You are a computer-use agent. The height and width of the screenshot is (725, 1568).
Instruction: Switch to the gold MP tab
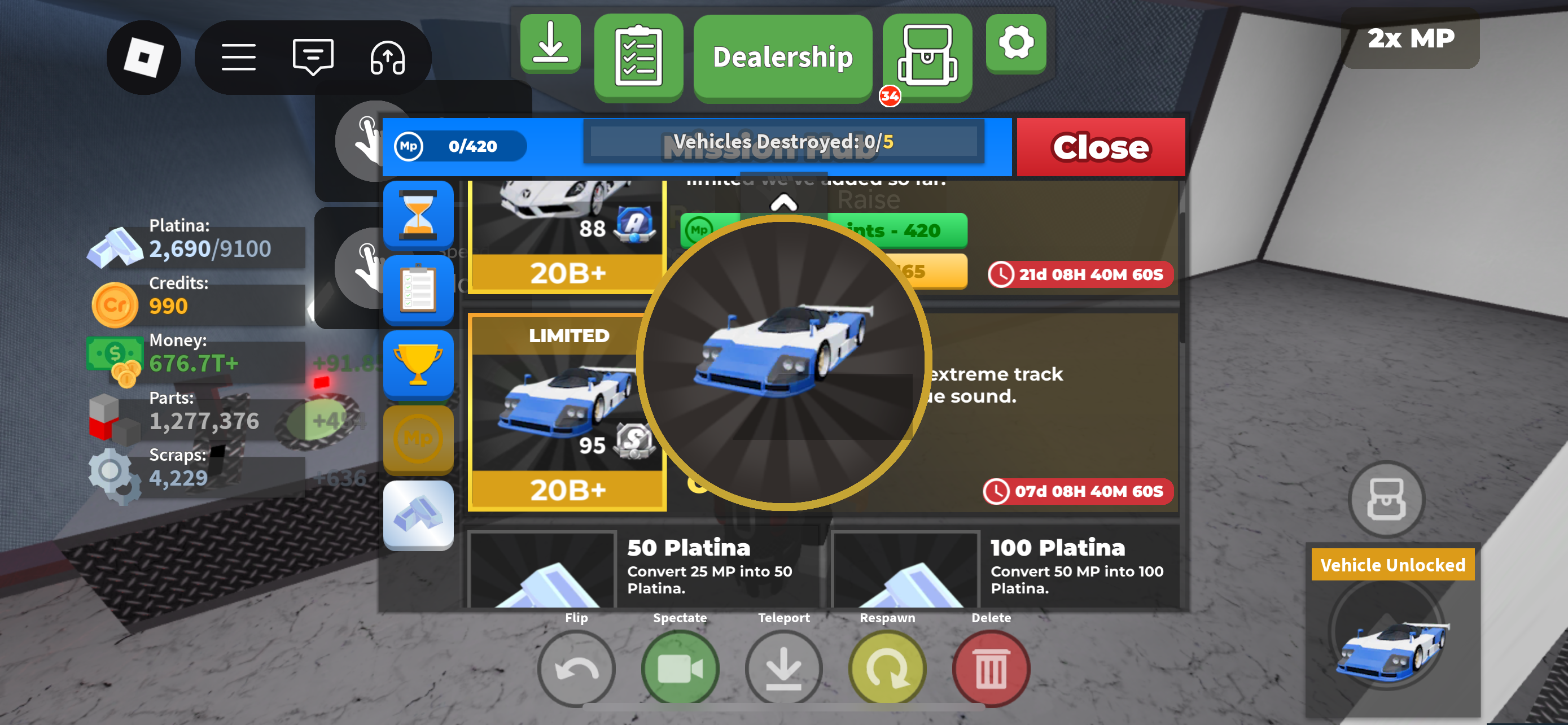point(418,439)
